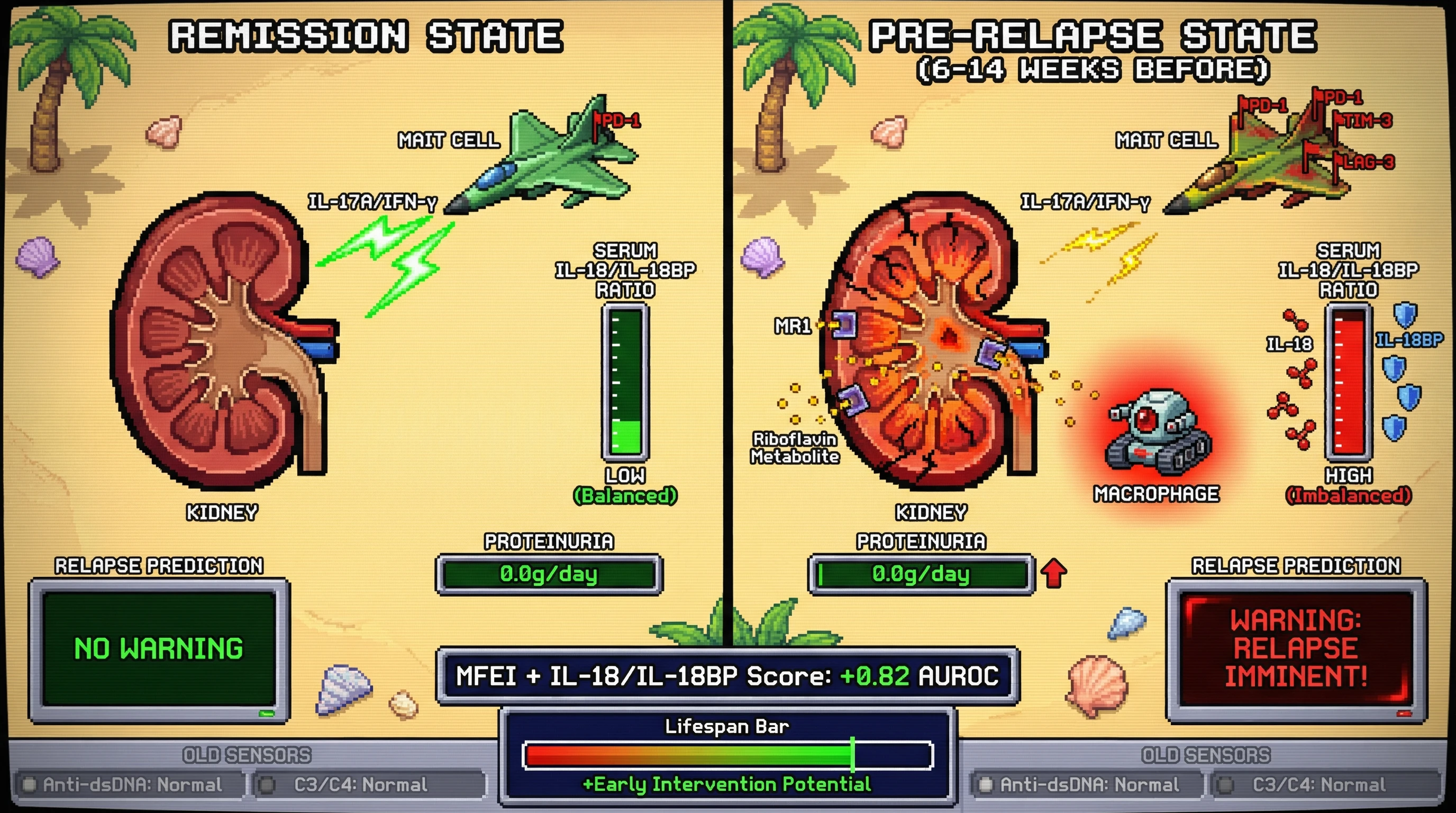The image size is (1456, 813).
Task: Toggle Anti-dsDNA sensor under Remission State
Action: click(x=29, y=785)
